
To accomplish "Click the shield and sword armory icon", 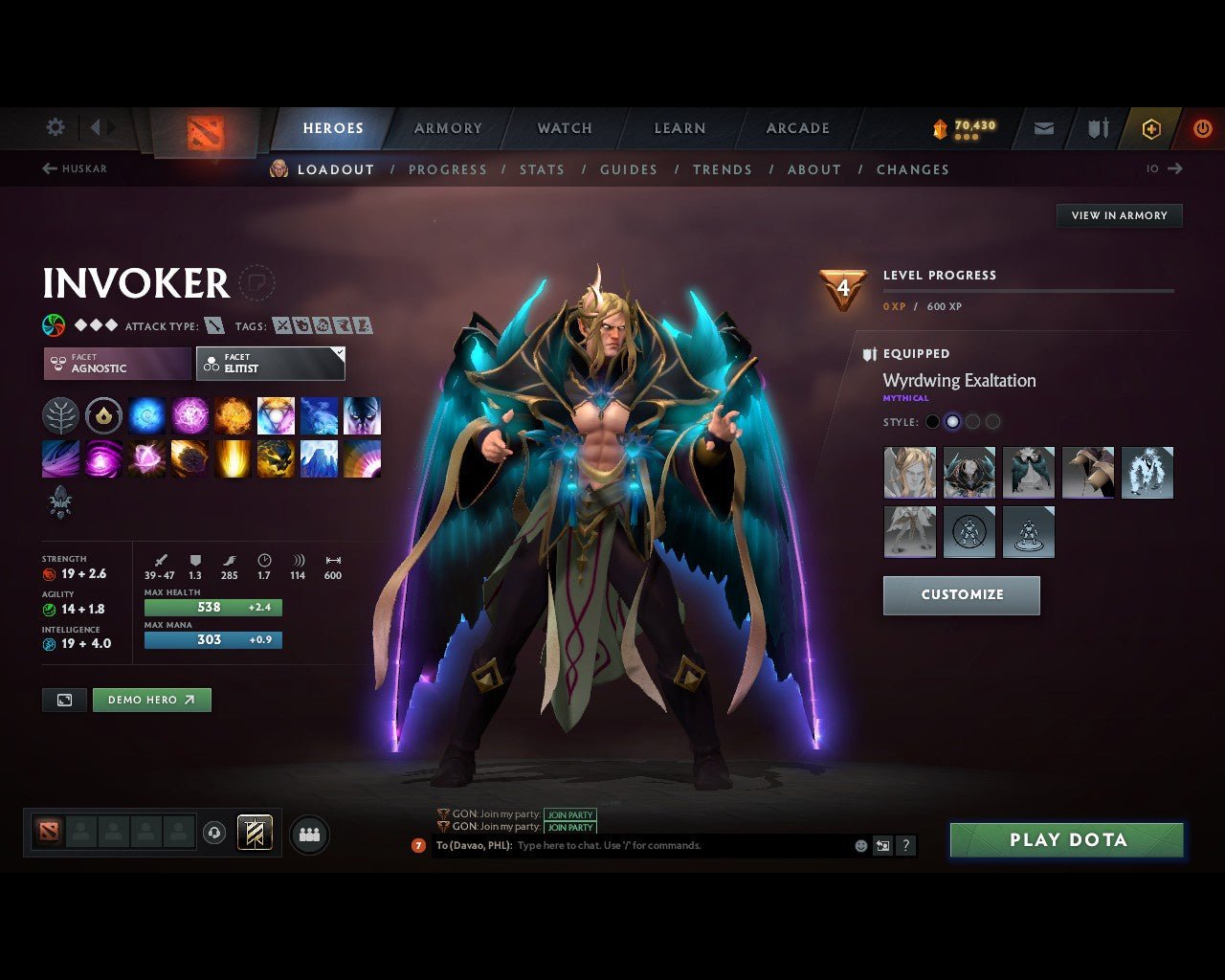I will click(1096, 128).
